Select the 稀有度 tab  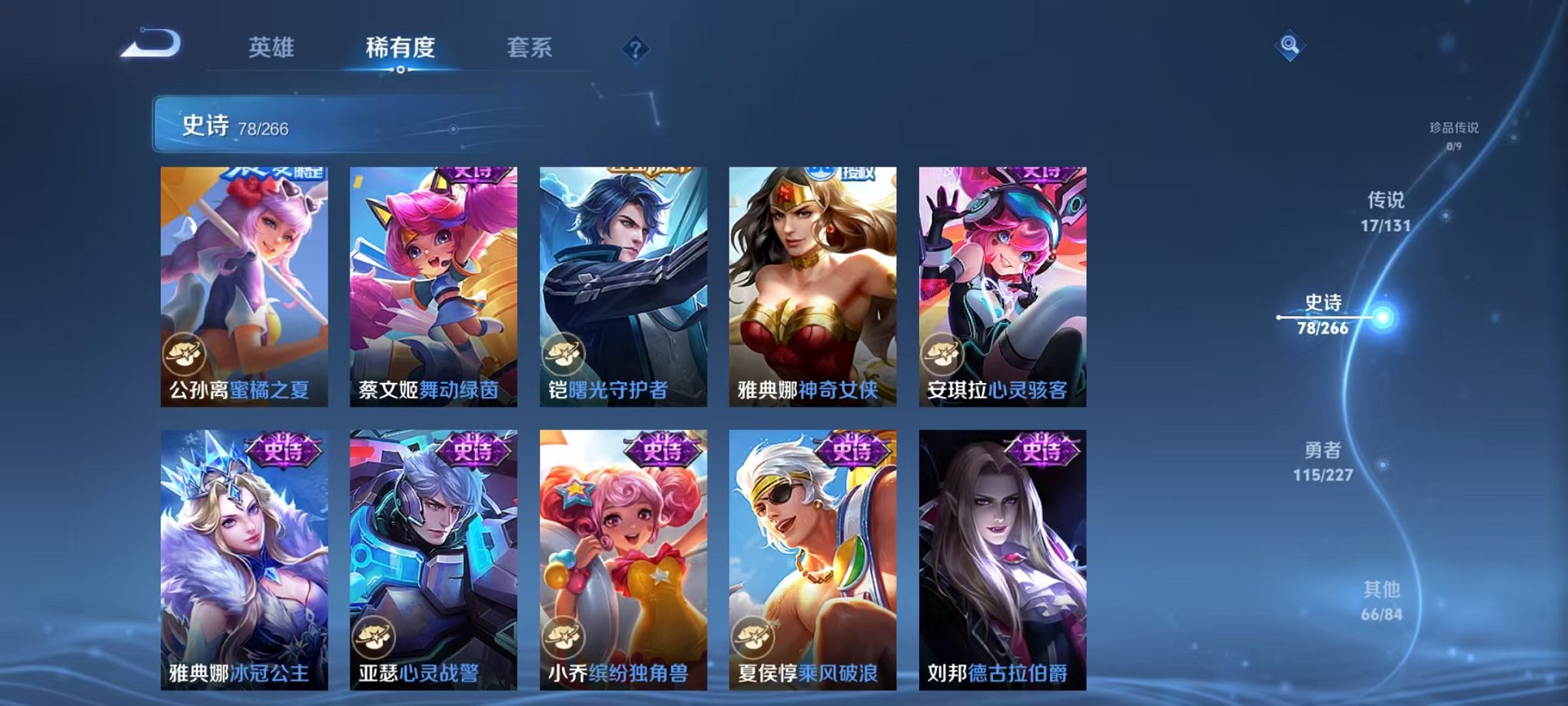pyautogui.click(x=400, y=48)
